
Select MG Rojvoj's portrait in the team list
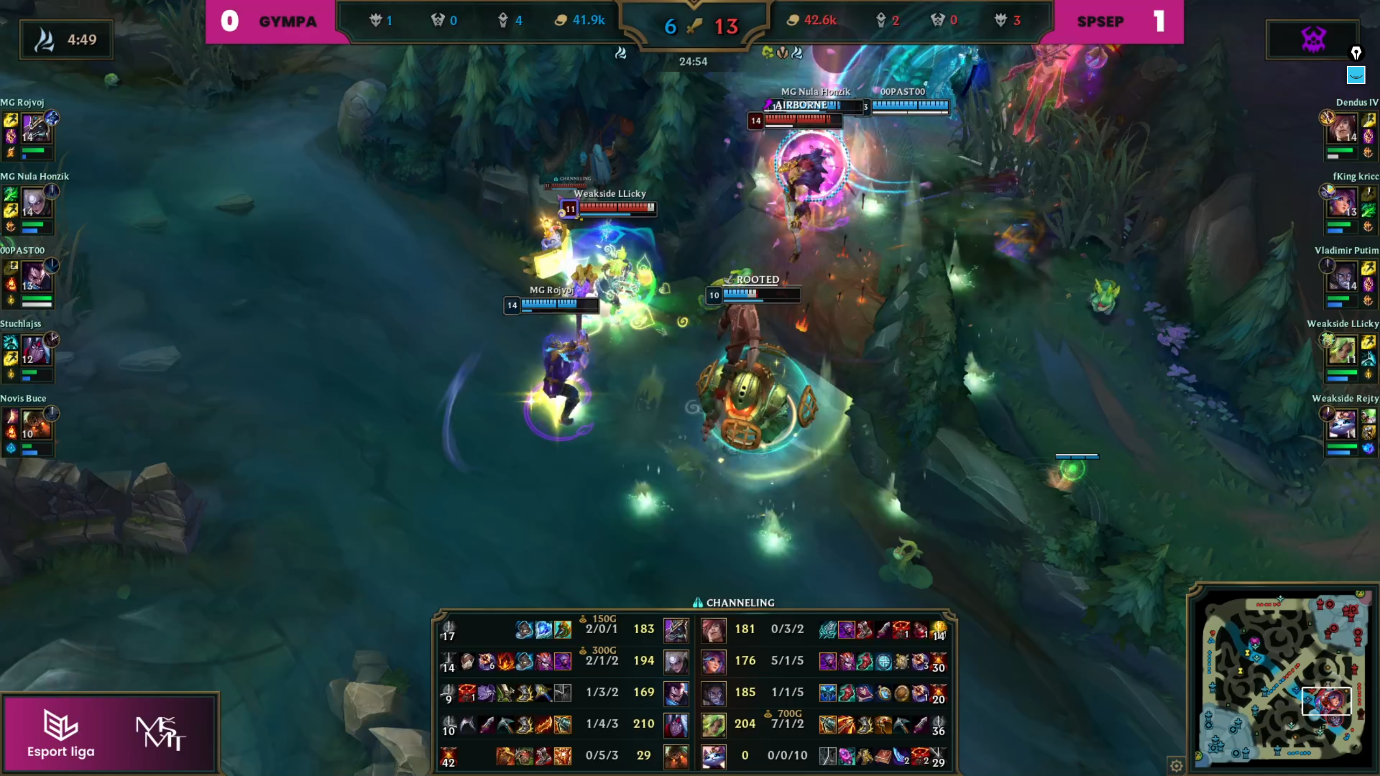(x=37, y=128)
